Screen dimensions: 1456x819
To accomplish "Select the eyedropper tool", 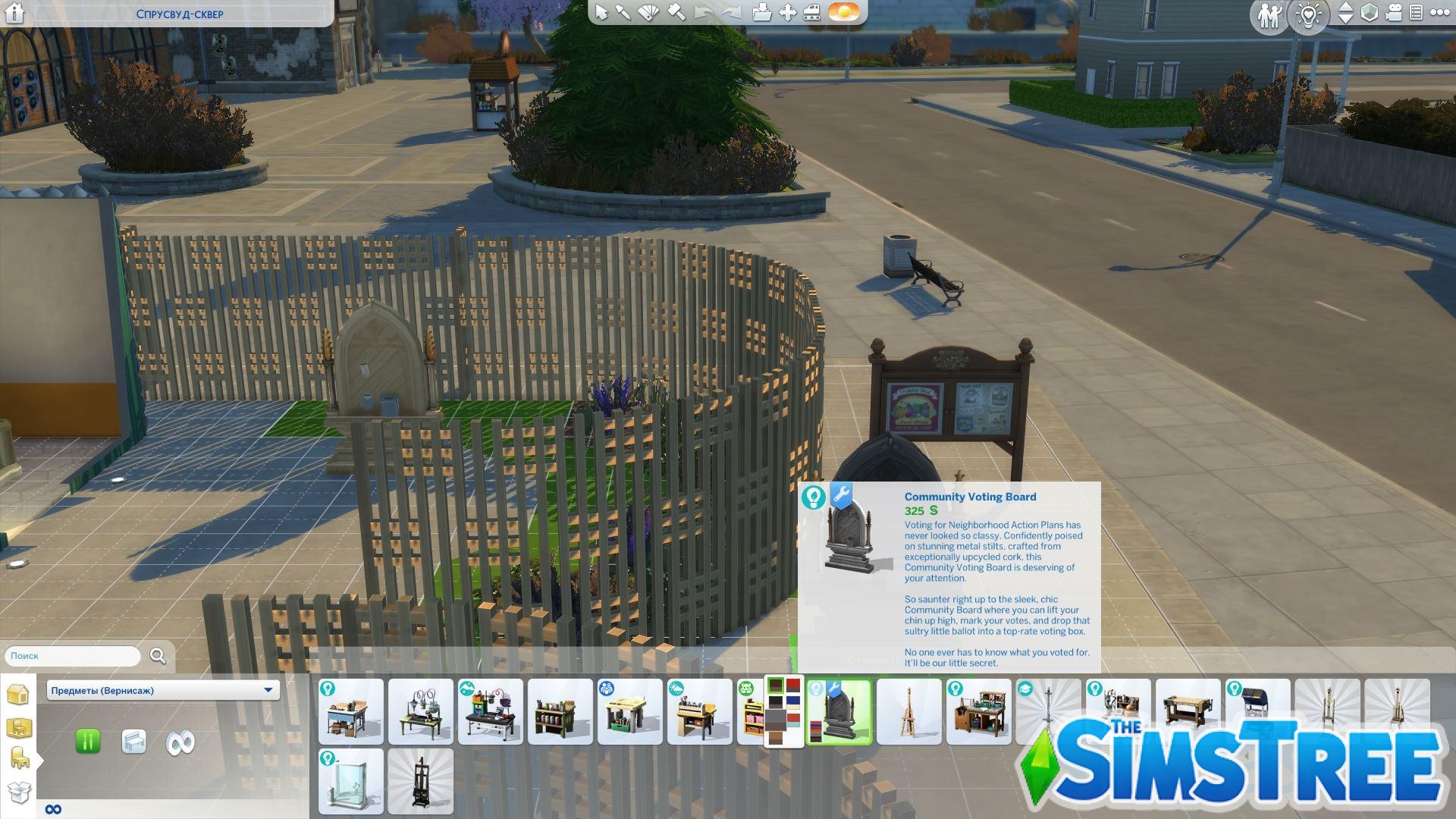I will (x=622, y=13).
